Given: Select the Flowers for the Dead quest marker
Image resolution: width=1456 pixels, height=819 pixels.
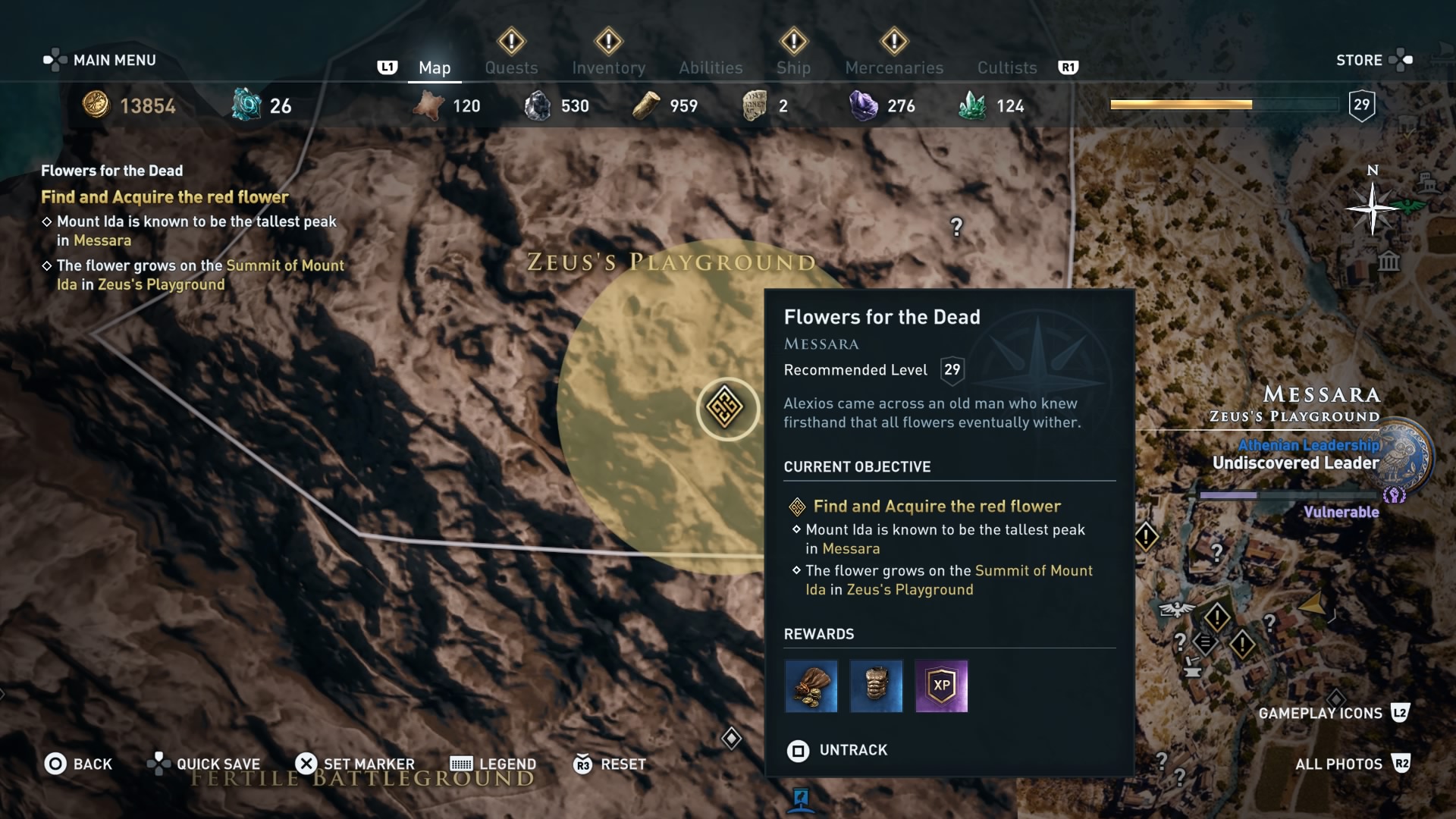Looking at the screenshot, I should 726,409.
